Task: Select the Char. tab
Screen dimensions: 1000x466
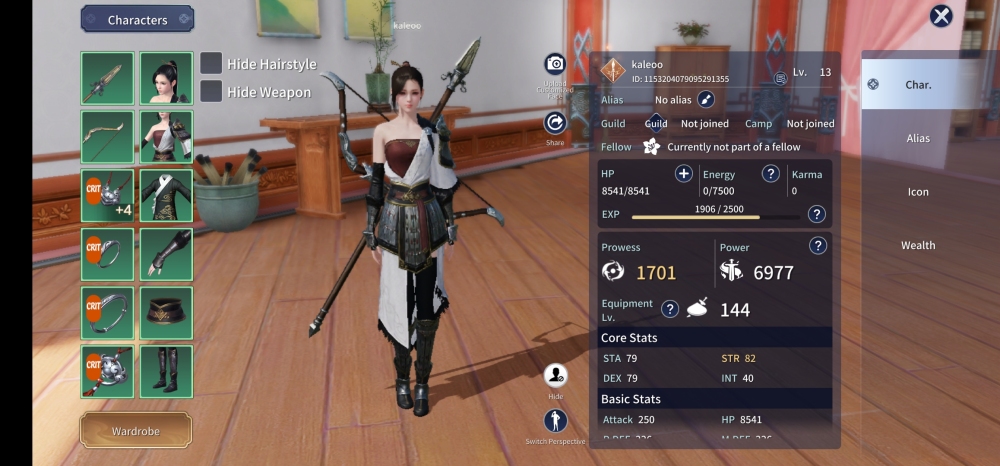Action: [917, 85]
